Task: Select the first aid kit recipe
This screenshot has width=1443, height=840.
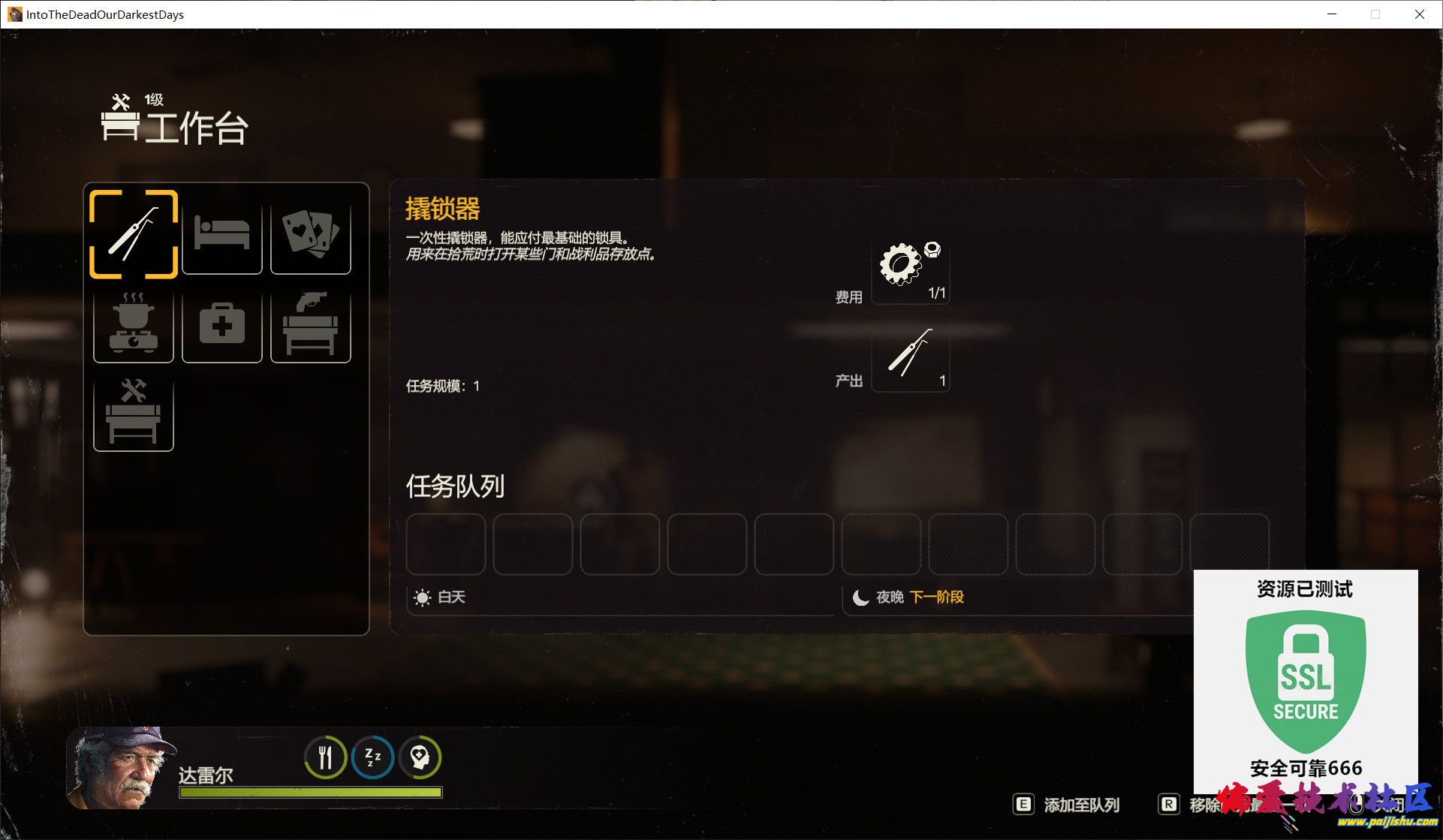Action: point(221,324)
